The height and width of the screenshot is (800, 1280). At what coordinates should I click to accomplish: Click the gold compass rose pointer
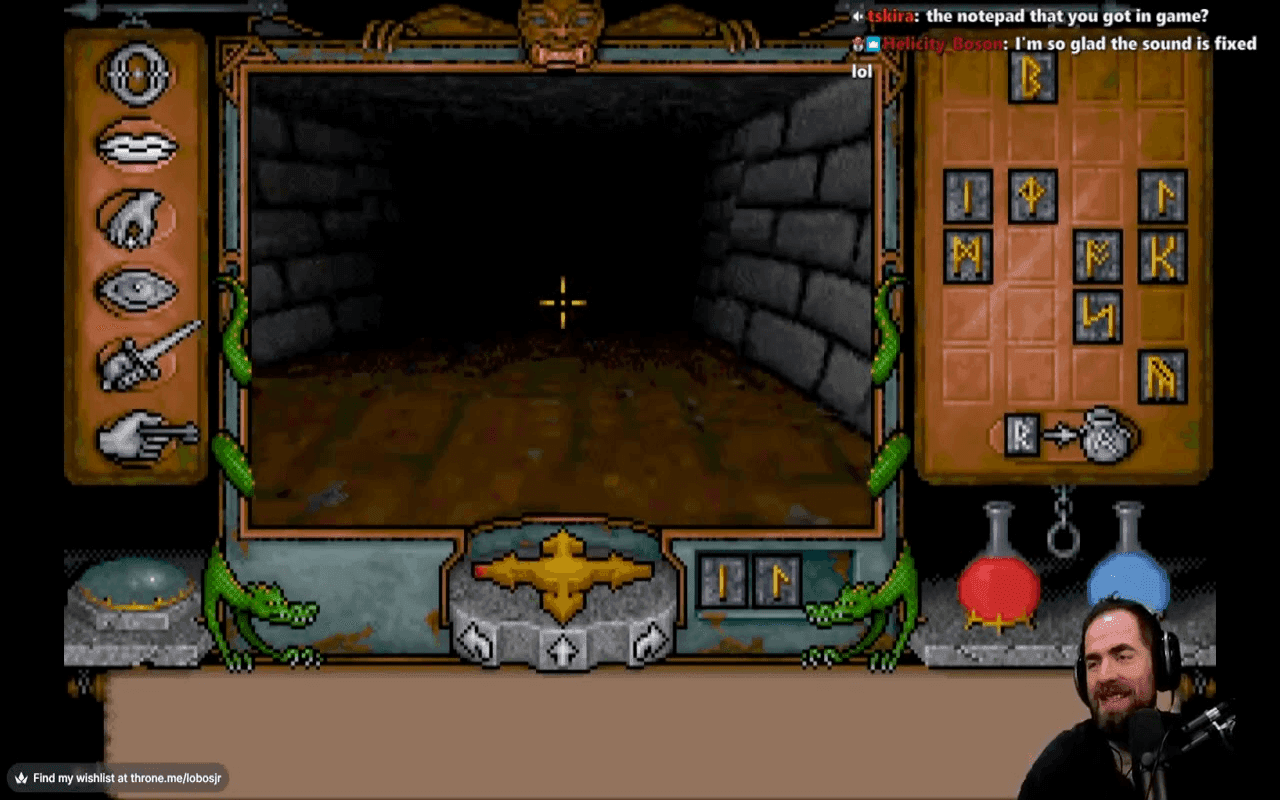tap(563, 572)
